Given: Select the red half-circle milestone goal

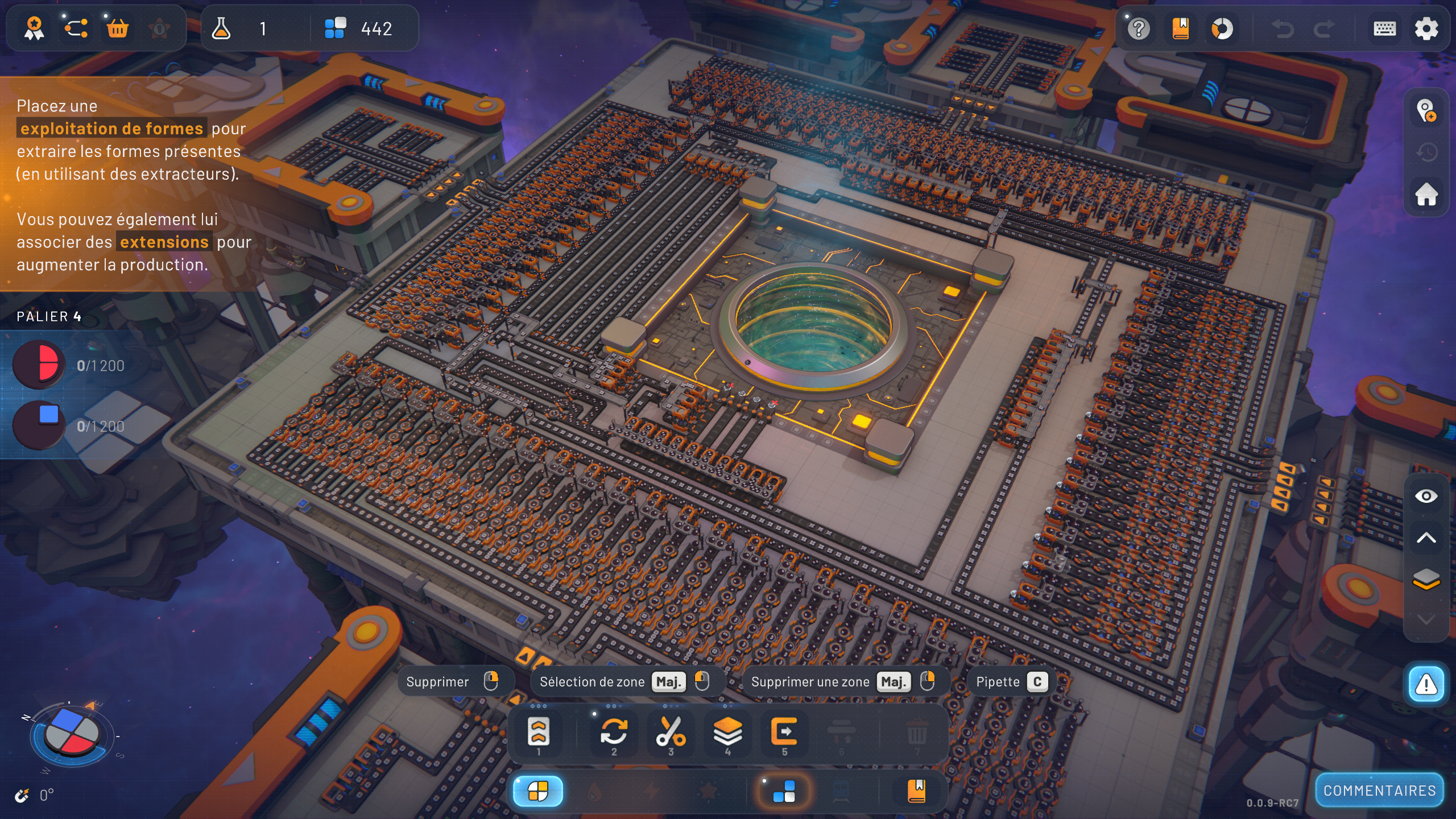Looking at the screenshot, I should click(x=39, y=365).
